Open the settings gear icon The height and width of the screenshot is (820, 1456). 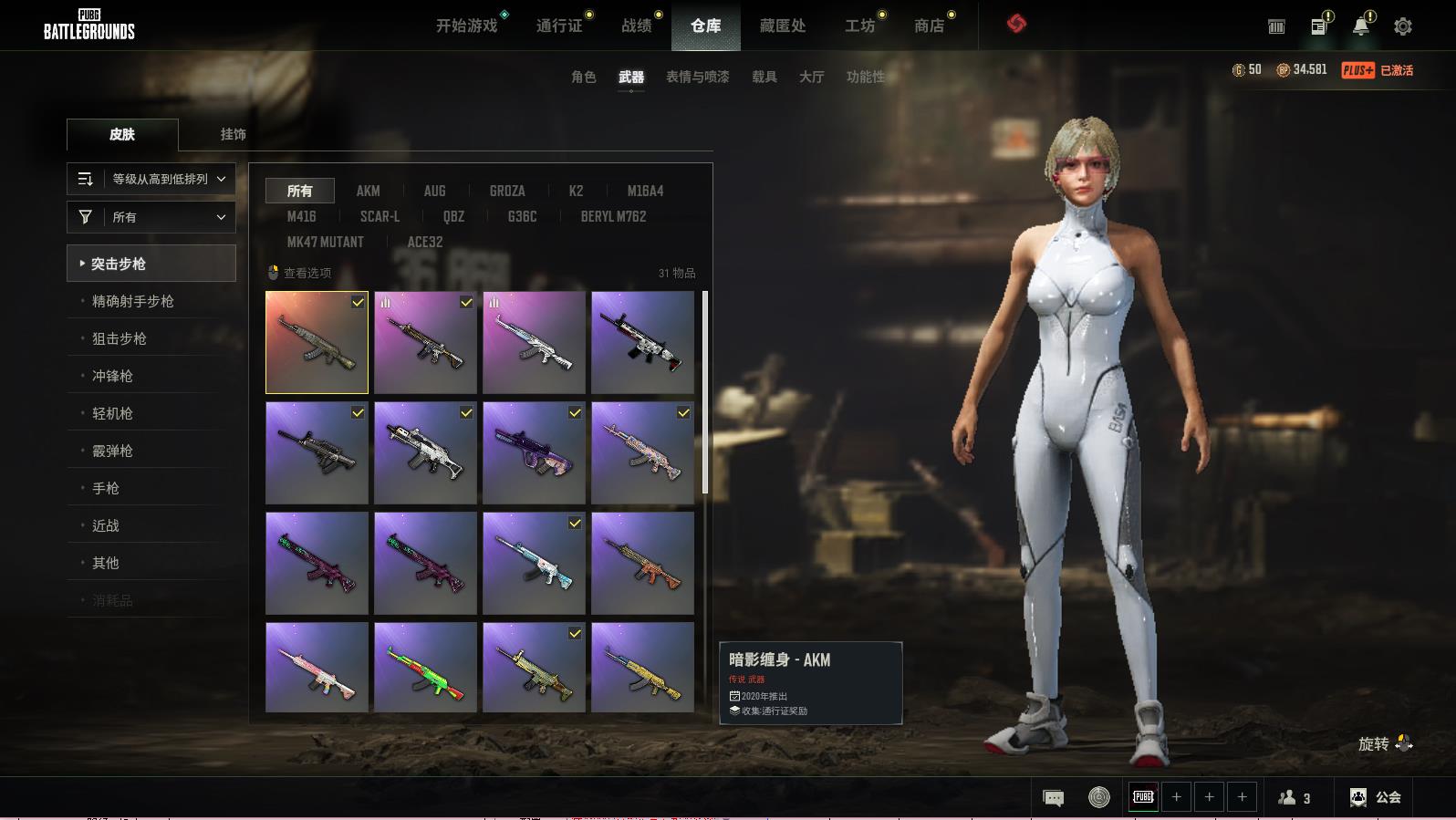point(1403,26)
